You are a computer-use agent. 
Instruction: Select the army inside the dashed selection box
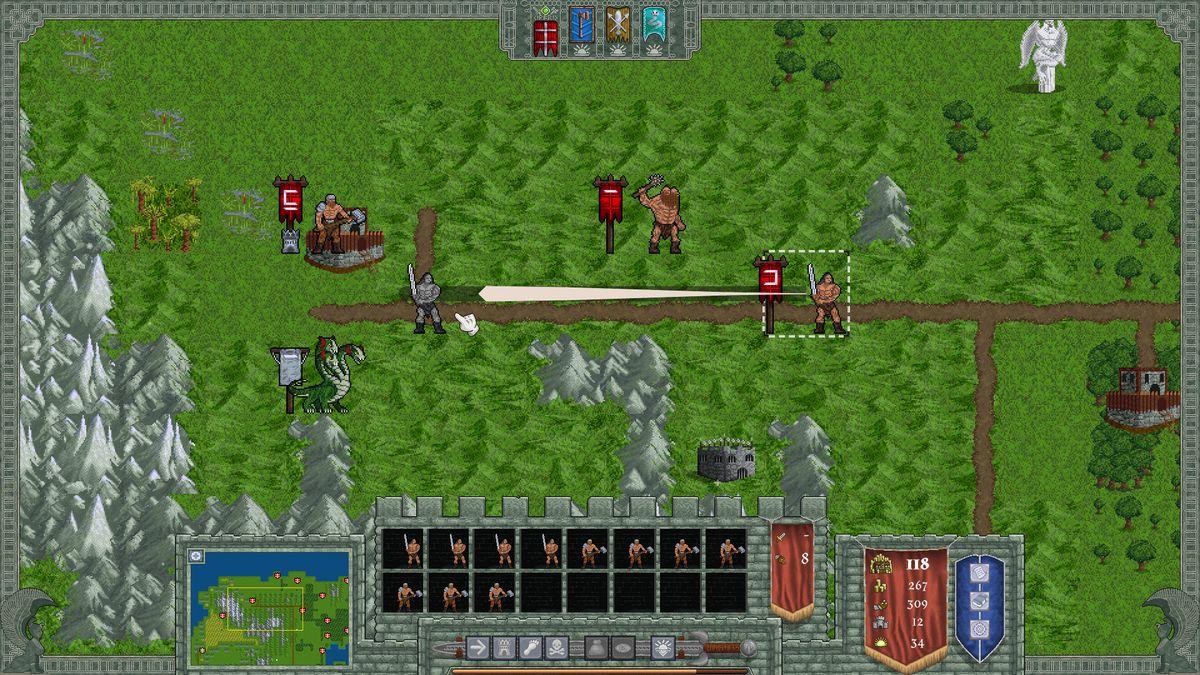[x=827, y=295]
